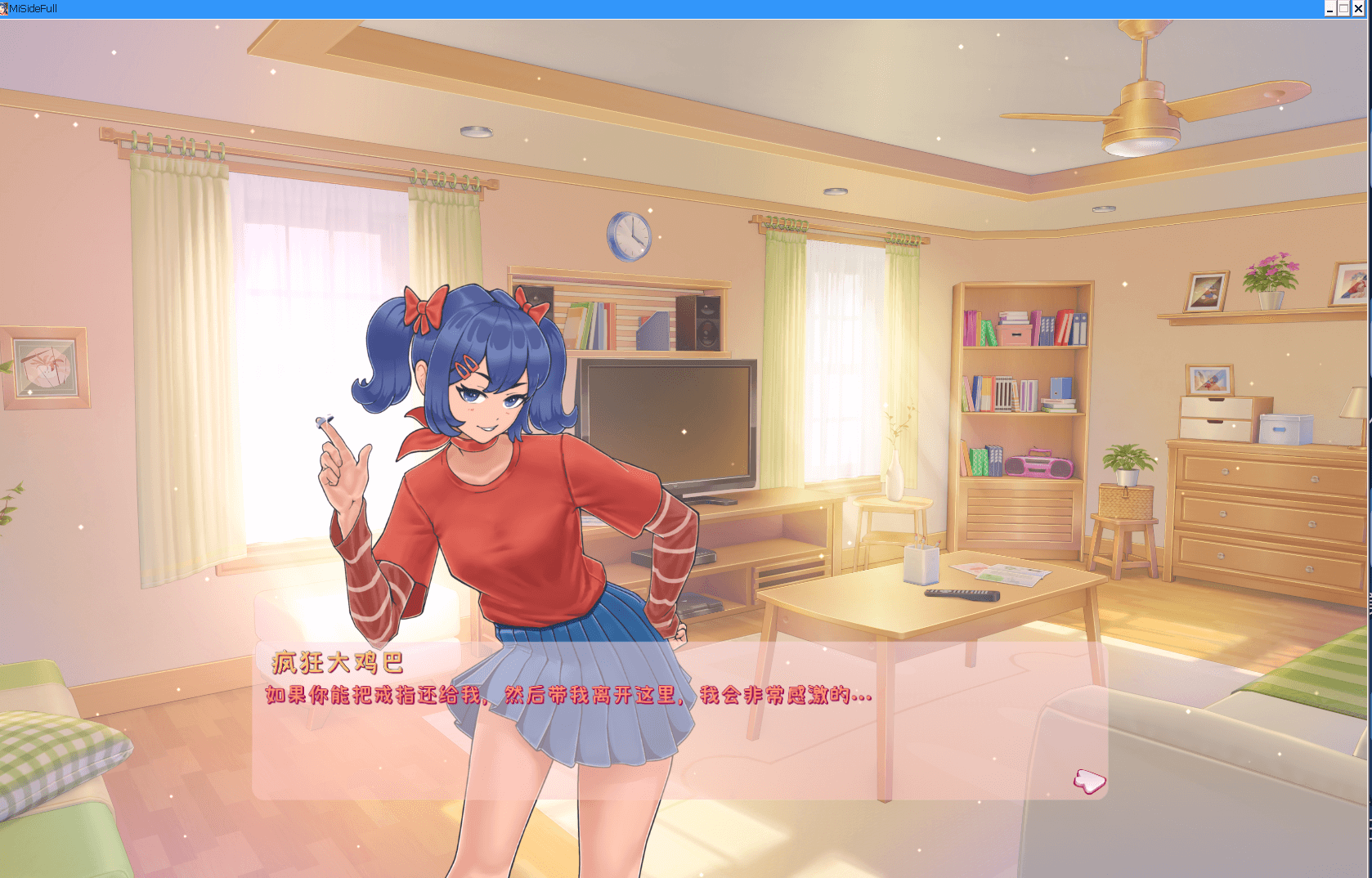This screenshot has height=878, width=1372.
Task: Click the MiSide icon in the title bar
Action: [x=7, y=9]
